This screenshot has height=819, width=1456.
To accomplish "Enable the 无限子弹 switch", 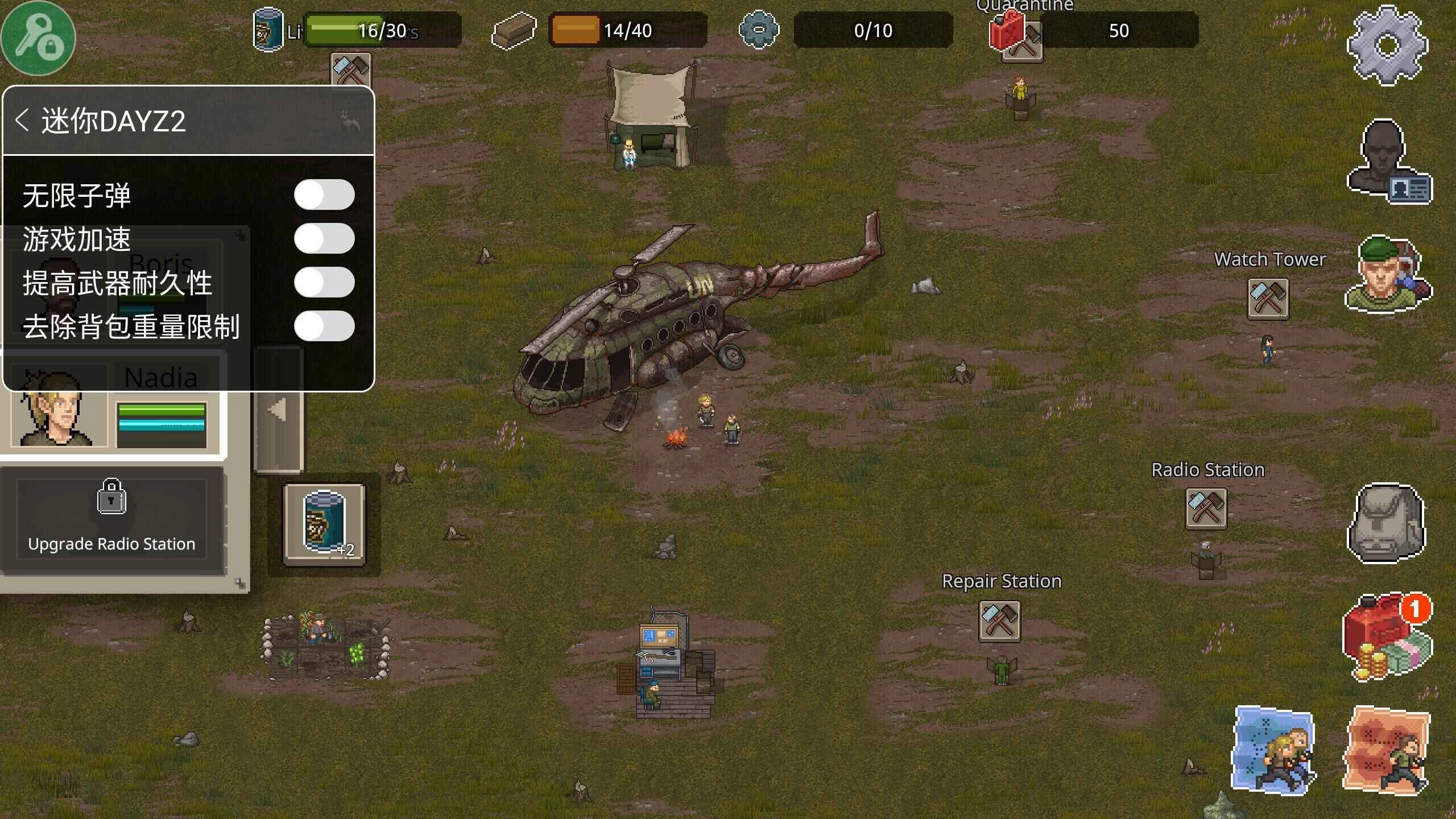I will coord(325,194).
